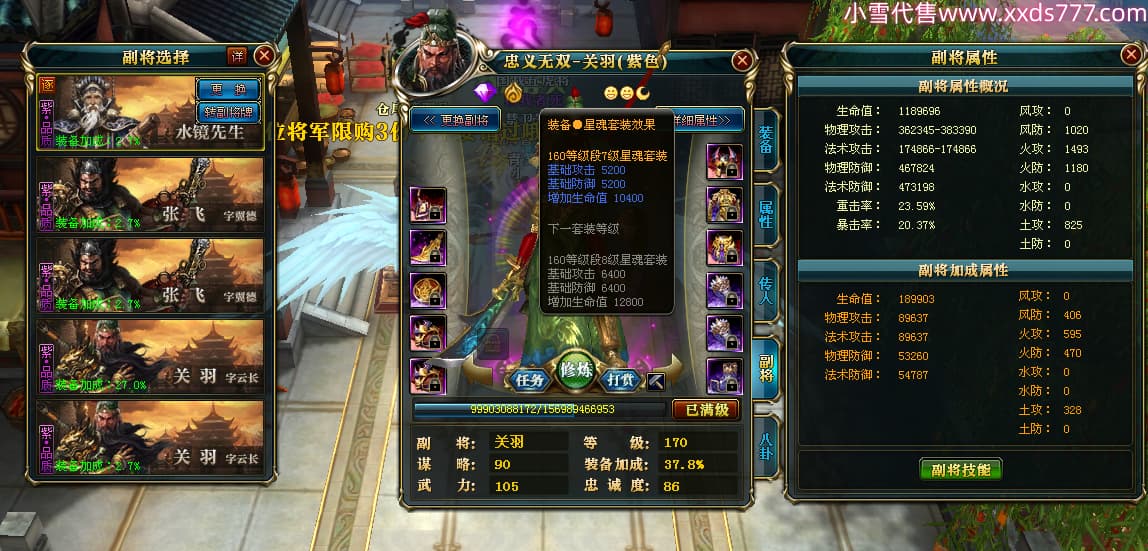Close the 忠义无双-关羽 general window
This screenshot has width=1148, height=551.
(742, 60)
